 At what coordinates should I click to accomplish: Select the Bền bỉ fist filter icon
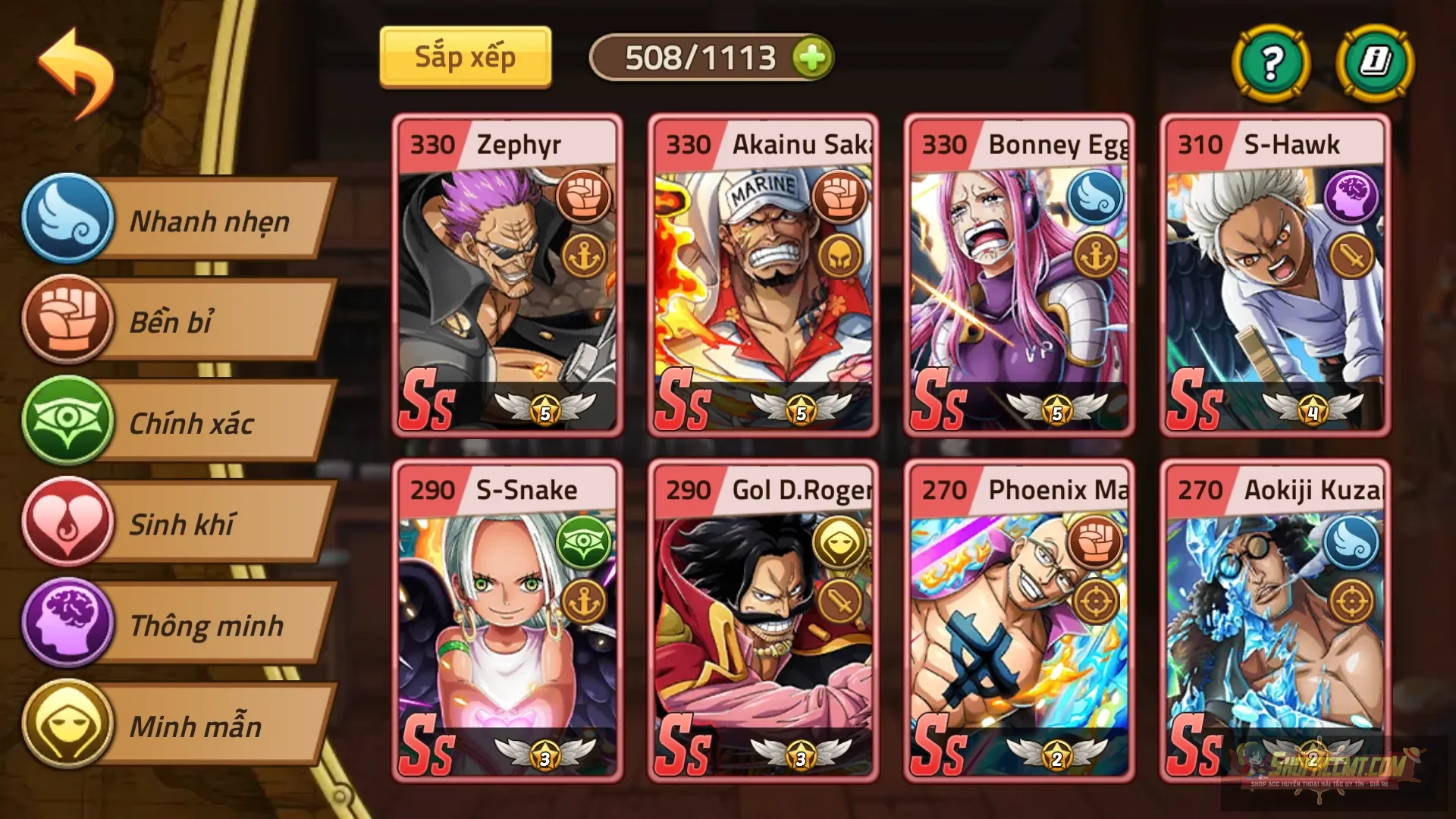pos(67,322)
